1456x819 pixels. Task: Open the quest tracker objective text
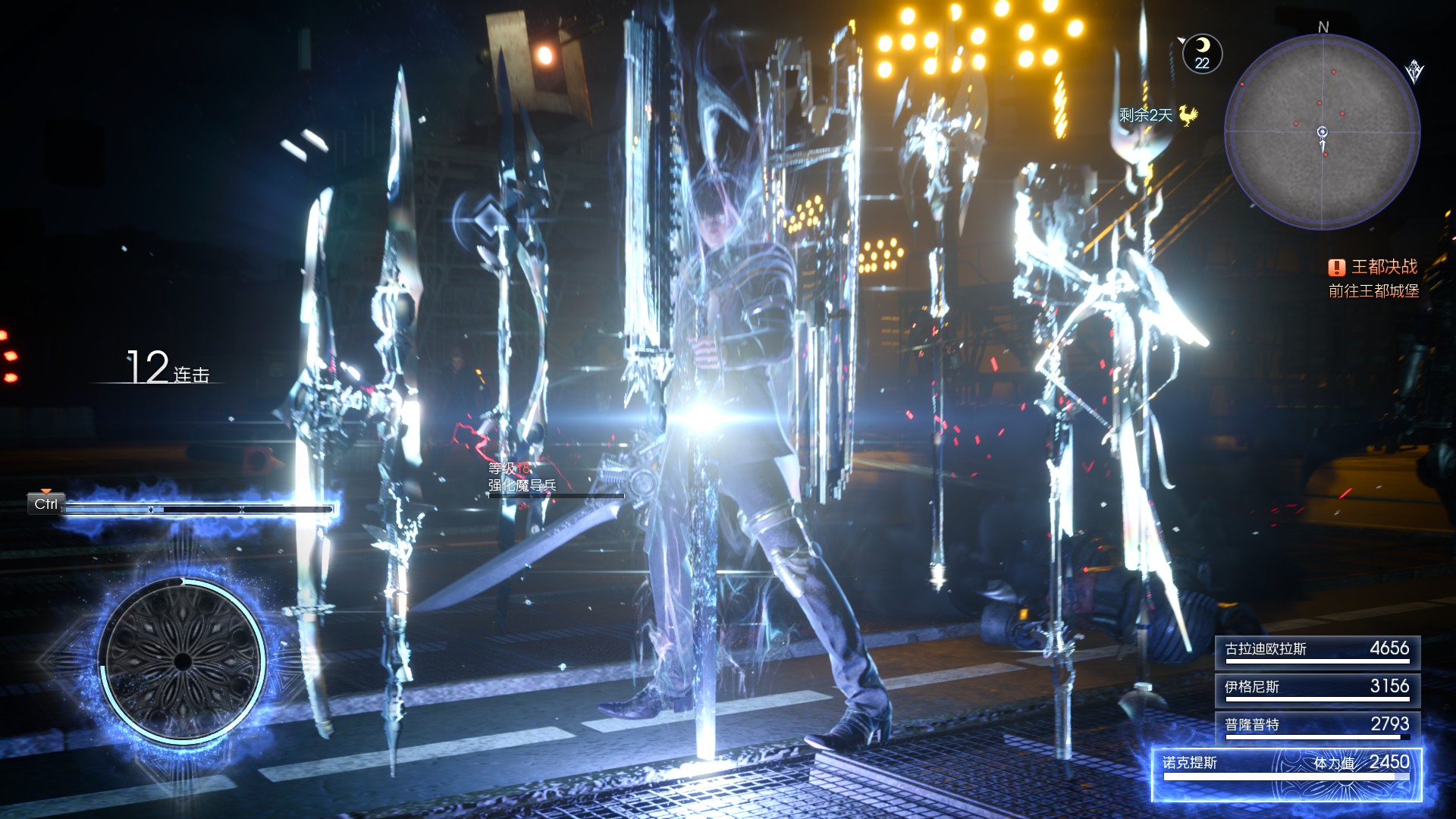[x=1373, y=291]
